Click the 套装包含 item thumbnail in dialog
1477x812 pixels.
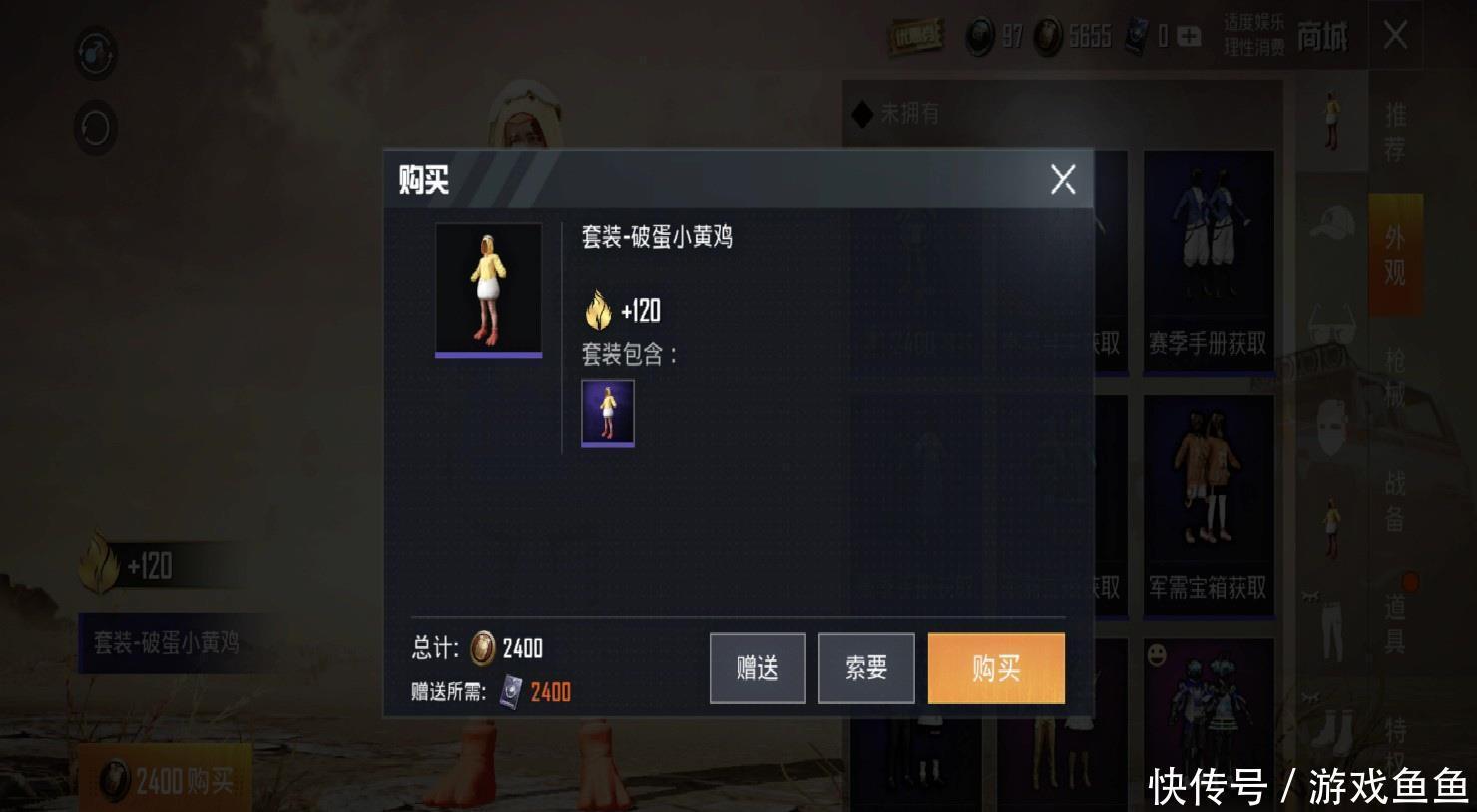[606, 415]
